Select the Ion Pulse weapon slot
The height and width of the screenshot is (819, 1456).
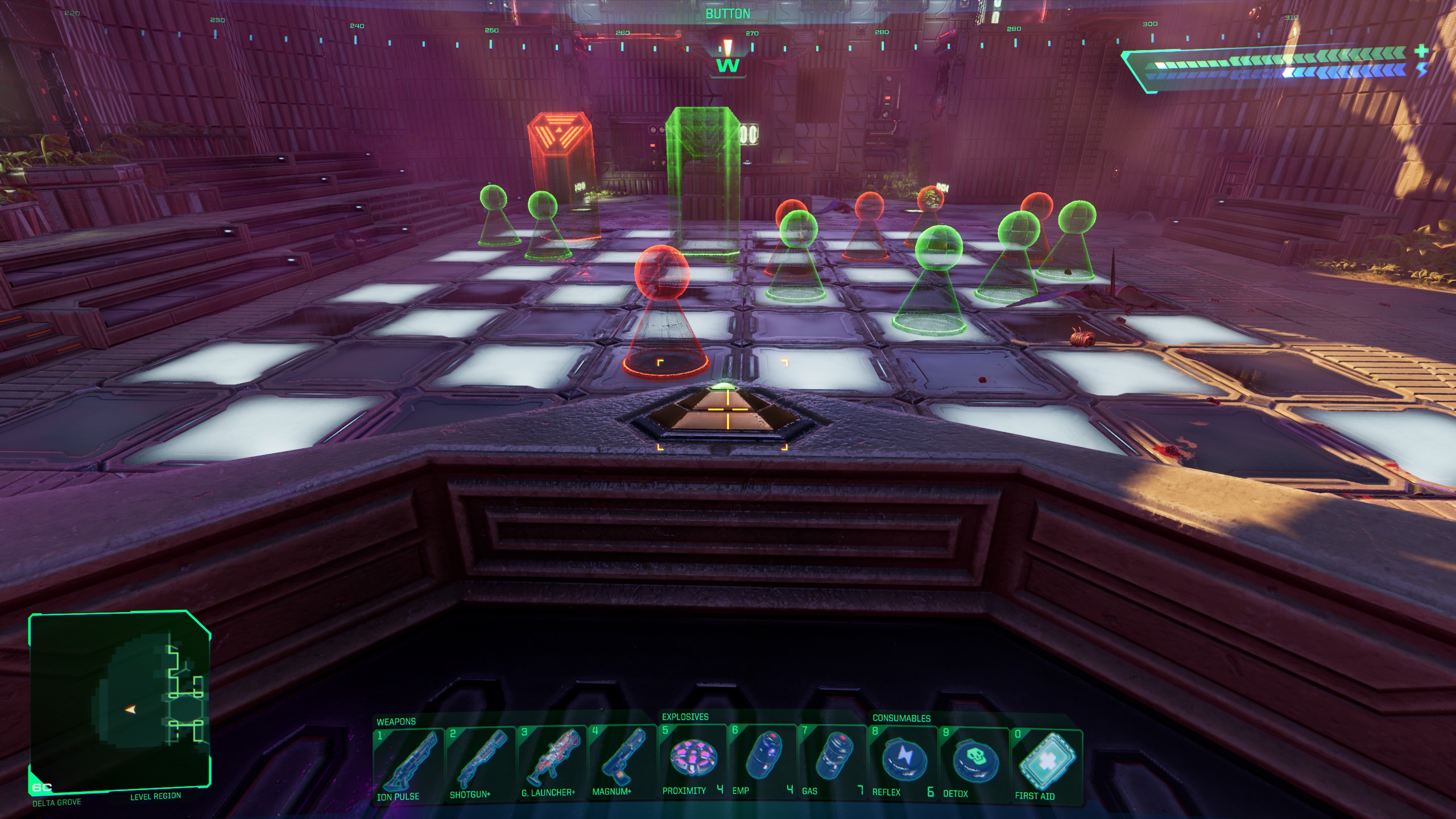(408, 765)
